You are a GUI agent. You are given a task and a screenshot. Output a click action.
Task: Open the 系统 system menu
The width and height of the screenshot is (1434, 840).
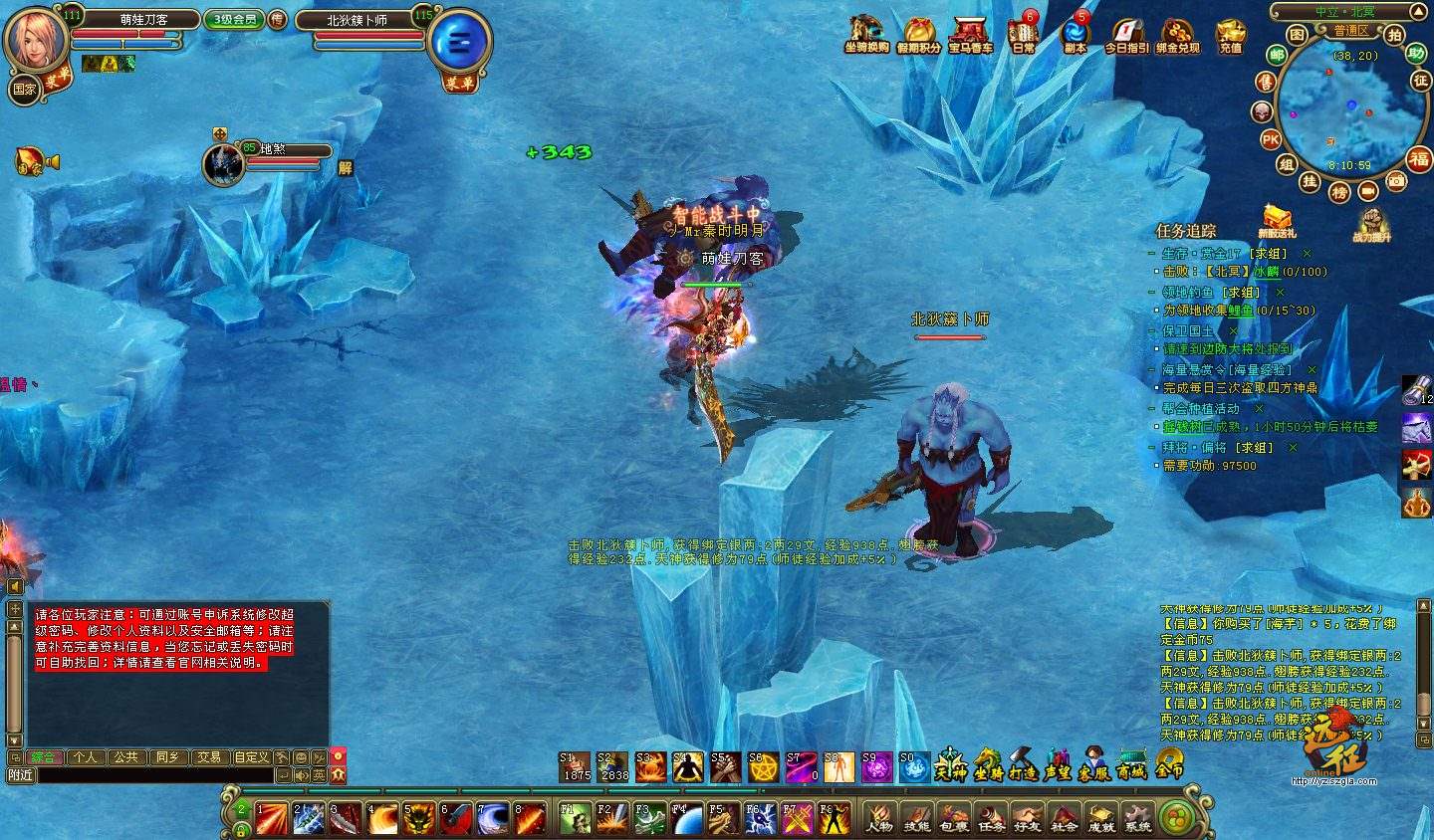(x=1137, y=818)
